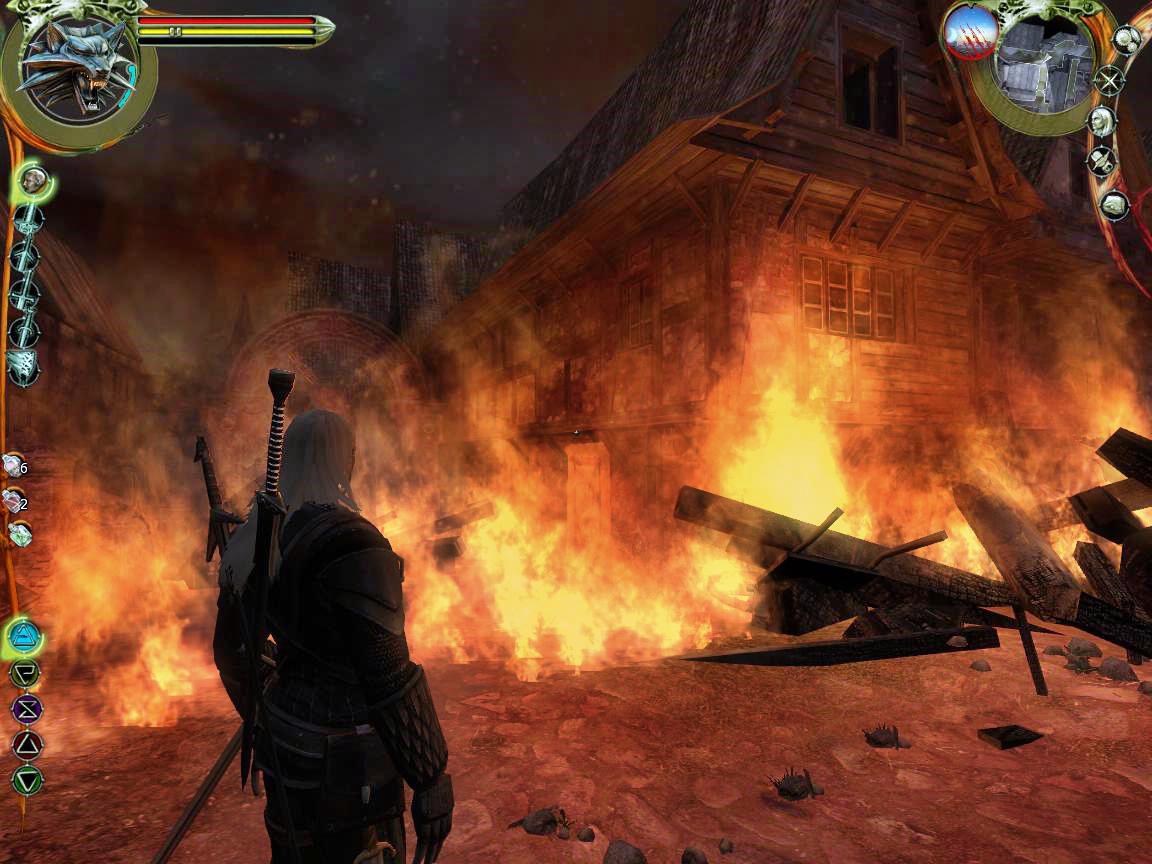Switch to the green Axii sign

24,779
